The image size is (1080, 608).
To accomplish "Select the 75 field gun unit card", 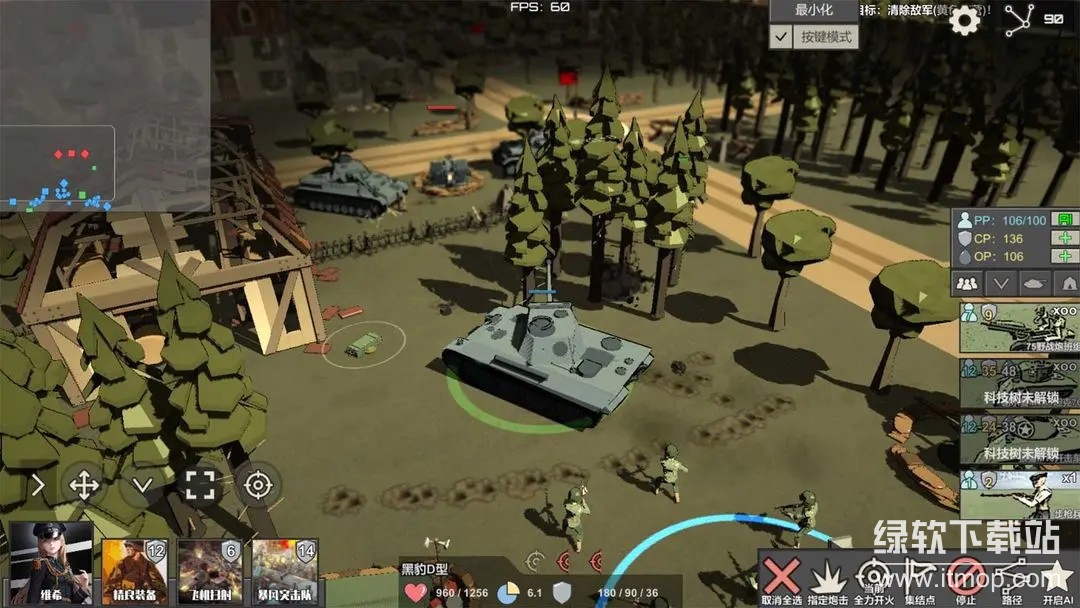I will 1019,327.
